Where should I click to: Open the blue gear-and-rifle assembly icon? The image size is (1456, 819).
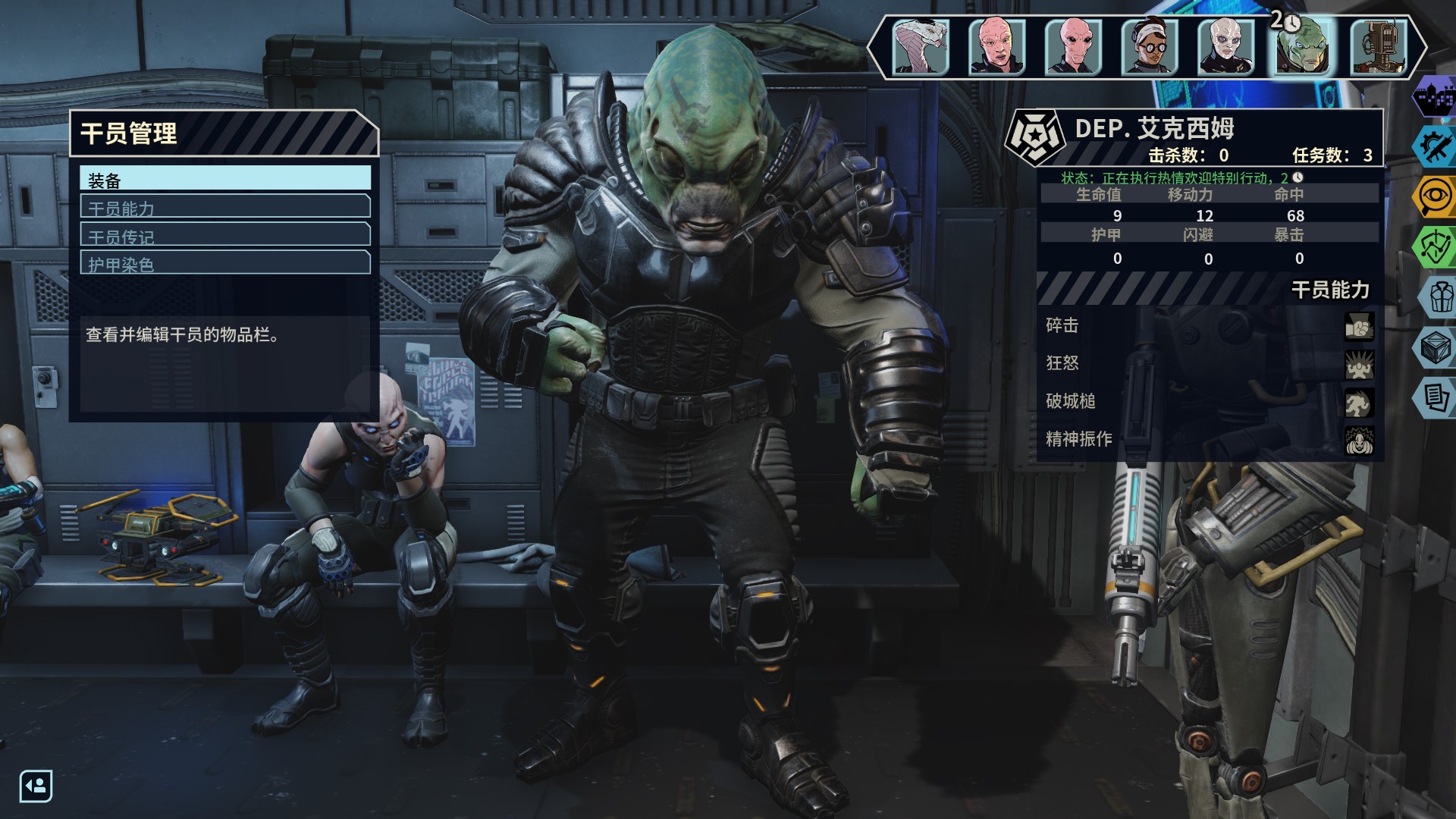pos(1436,147)
